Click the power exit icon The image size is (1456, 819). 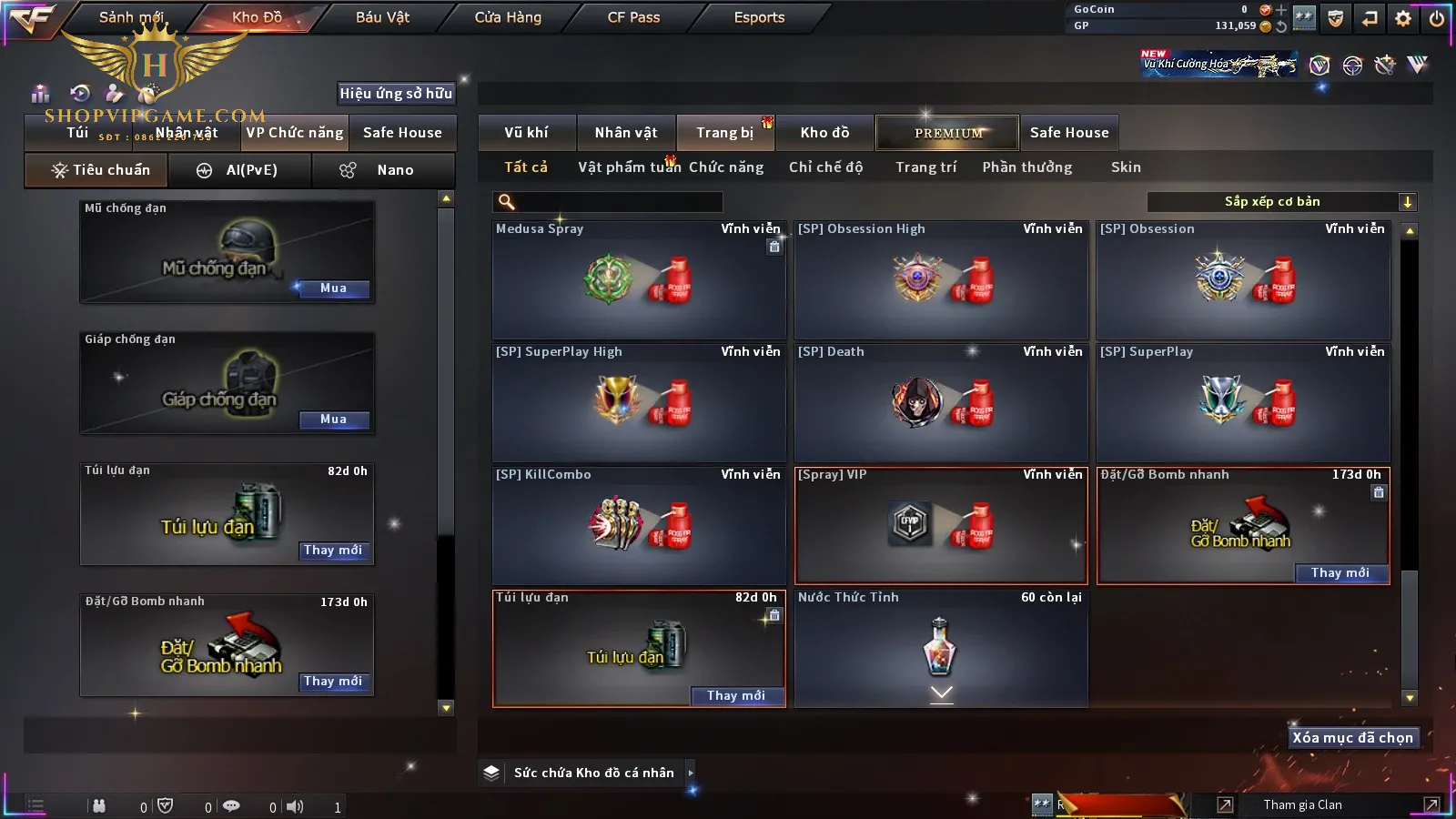coord(1437,18)
